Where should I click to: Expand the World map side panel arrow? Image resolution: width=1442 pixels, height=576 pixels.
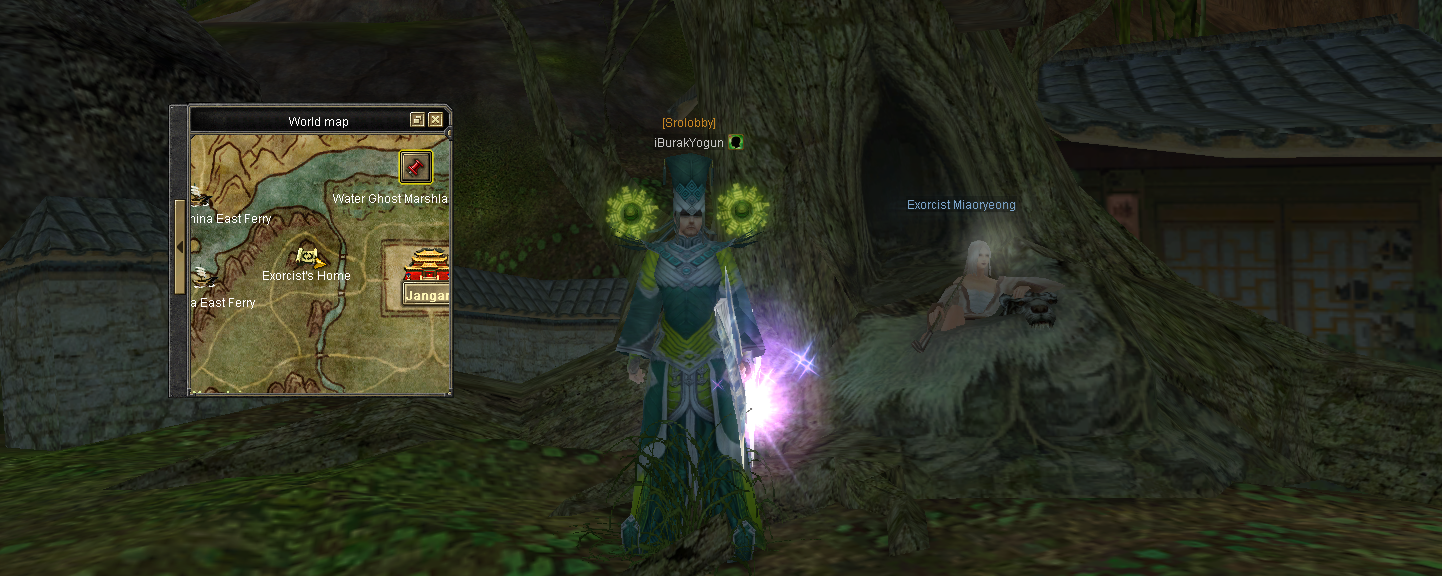coord(180,246)
